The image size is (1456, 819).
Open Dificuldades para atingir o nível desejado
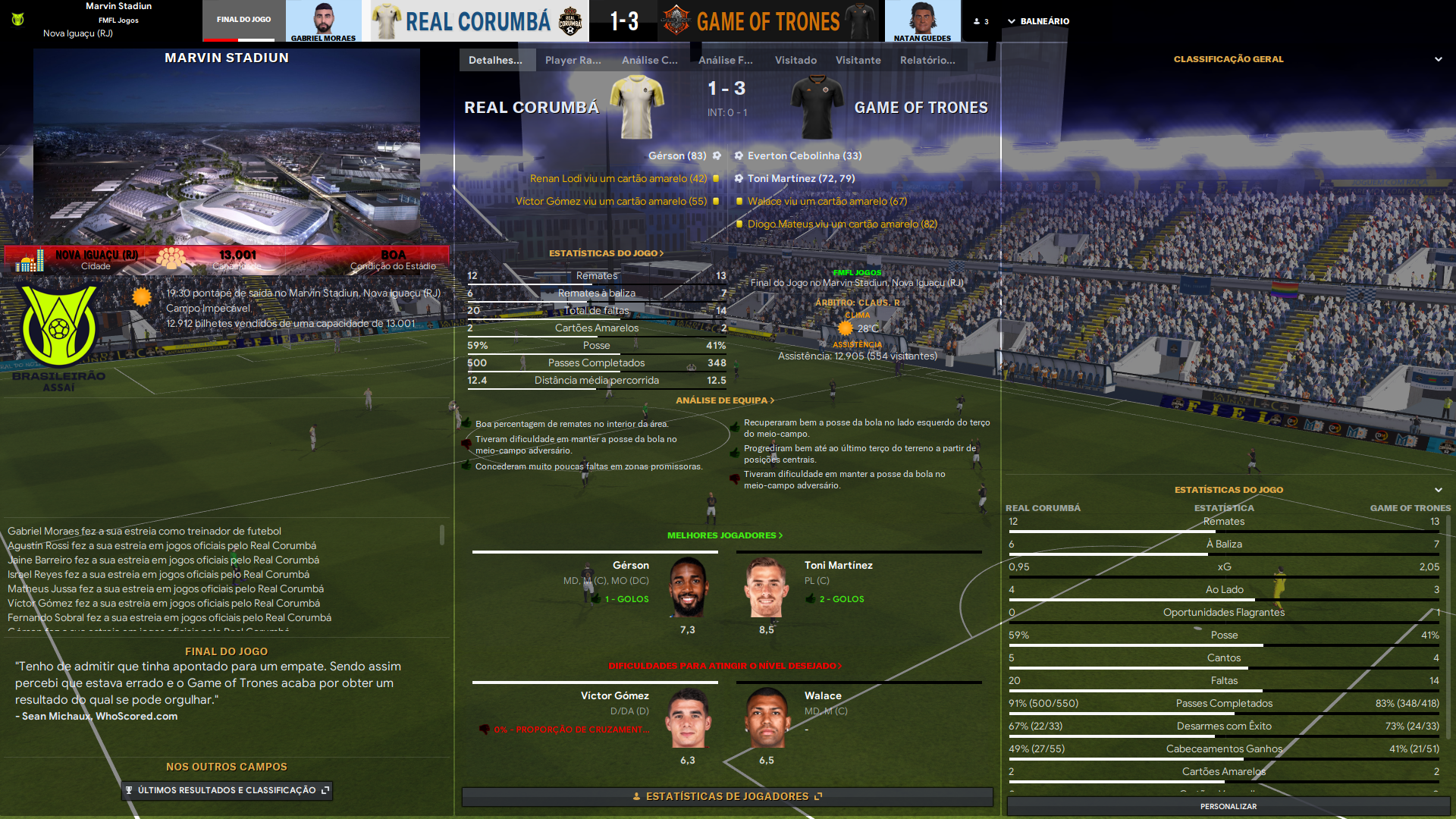pos(724,666)
